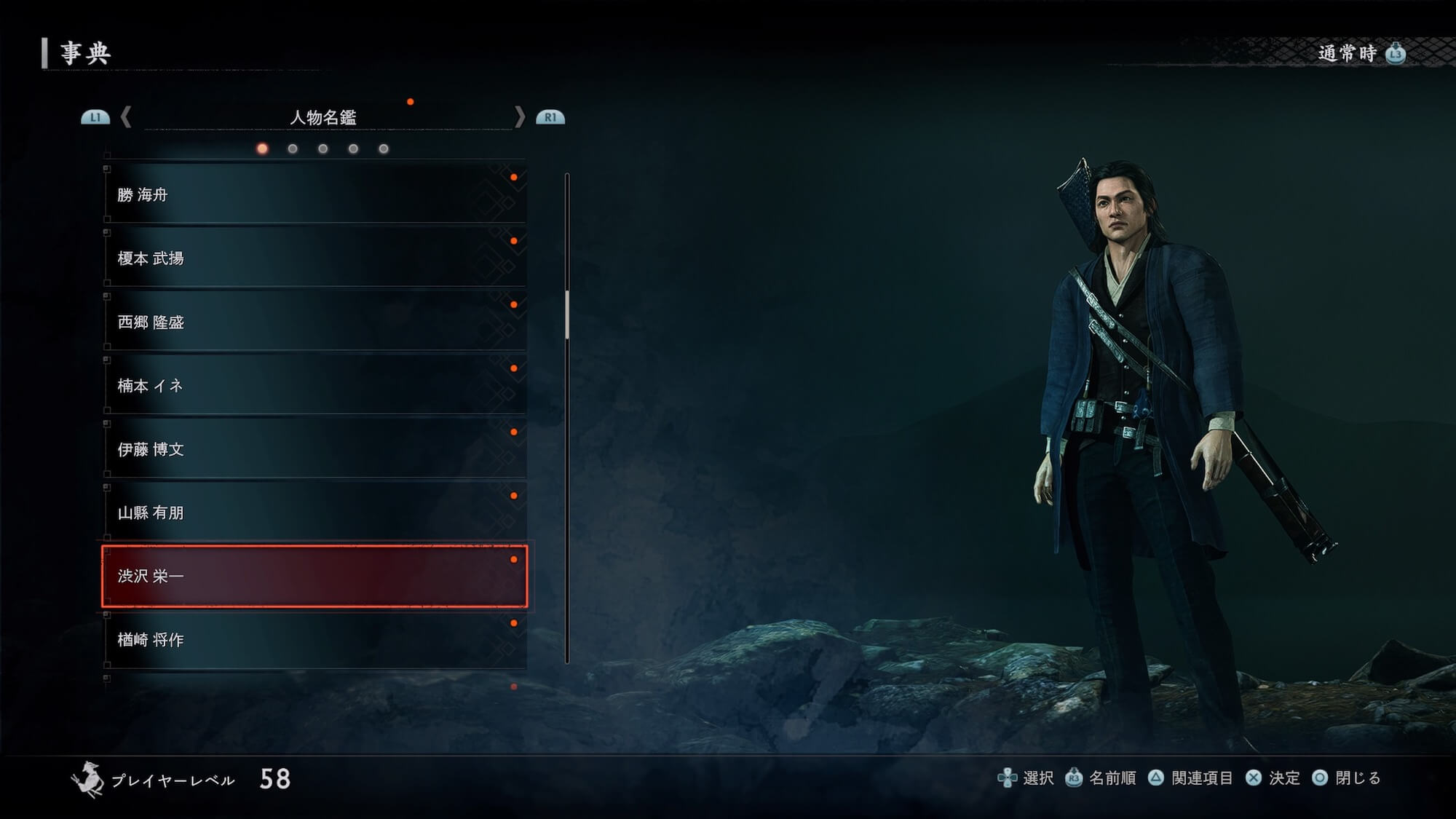This screenshot has height=819, width=1456.
Task: Click the list scrollbar thumb
Action: click(x=567, y=314)
